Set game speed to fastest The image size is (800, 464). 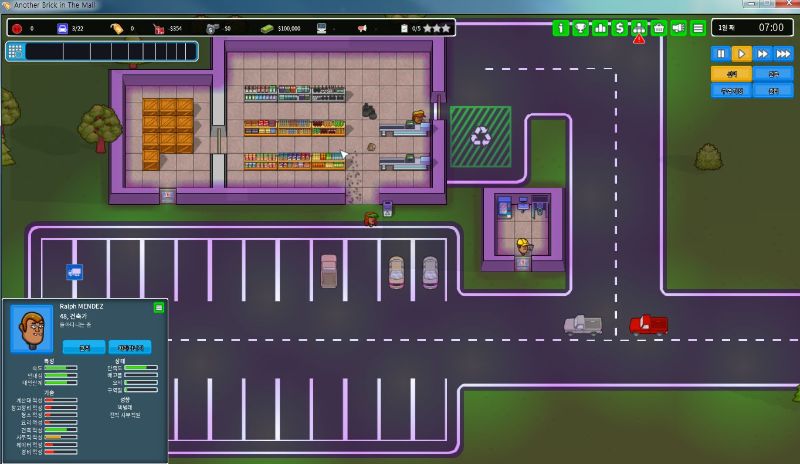click(x=783, y=54)
